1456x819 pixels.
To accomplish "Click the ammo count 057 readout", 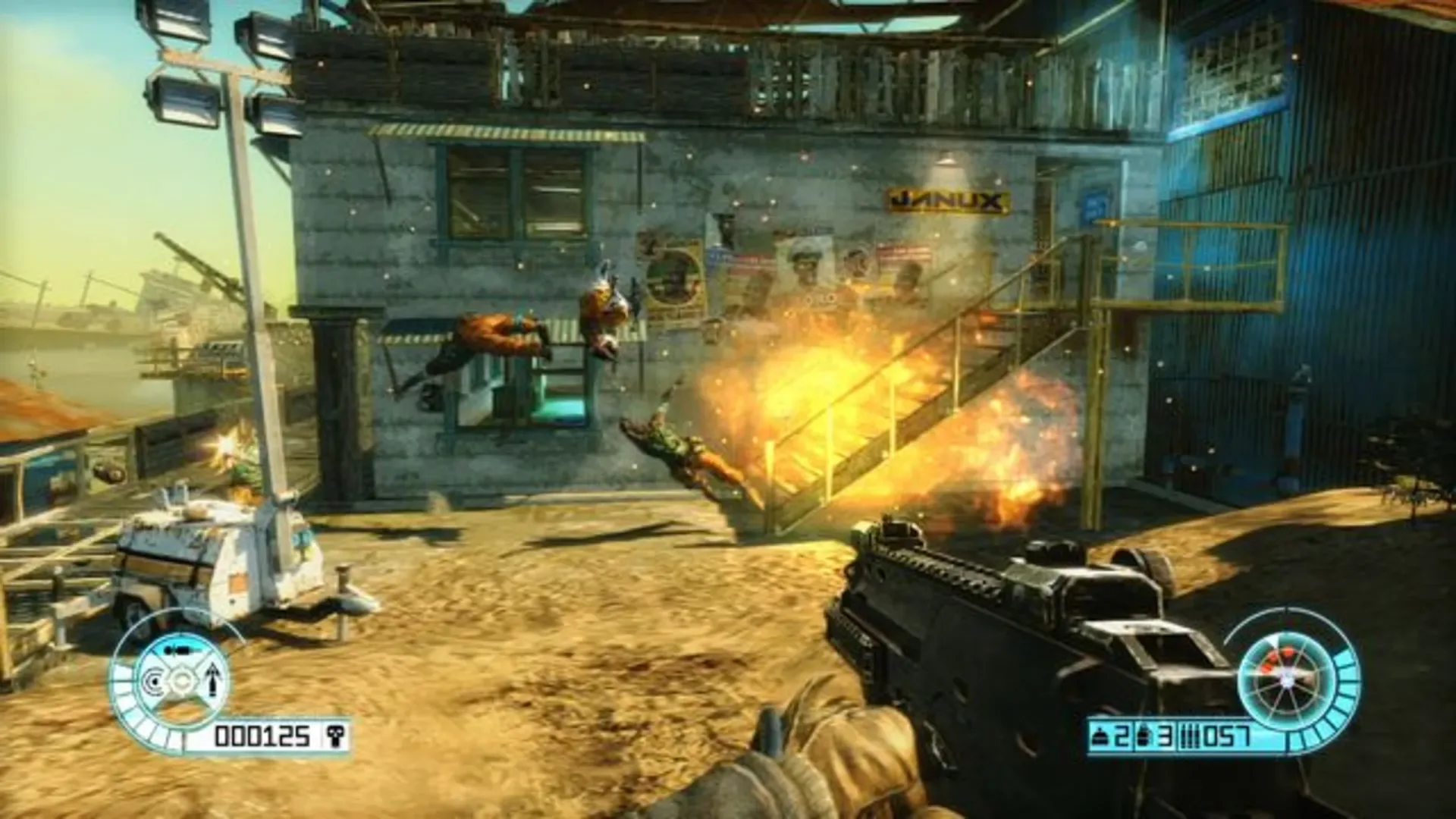I will coord(1225,736).
